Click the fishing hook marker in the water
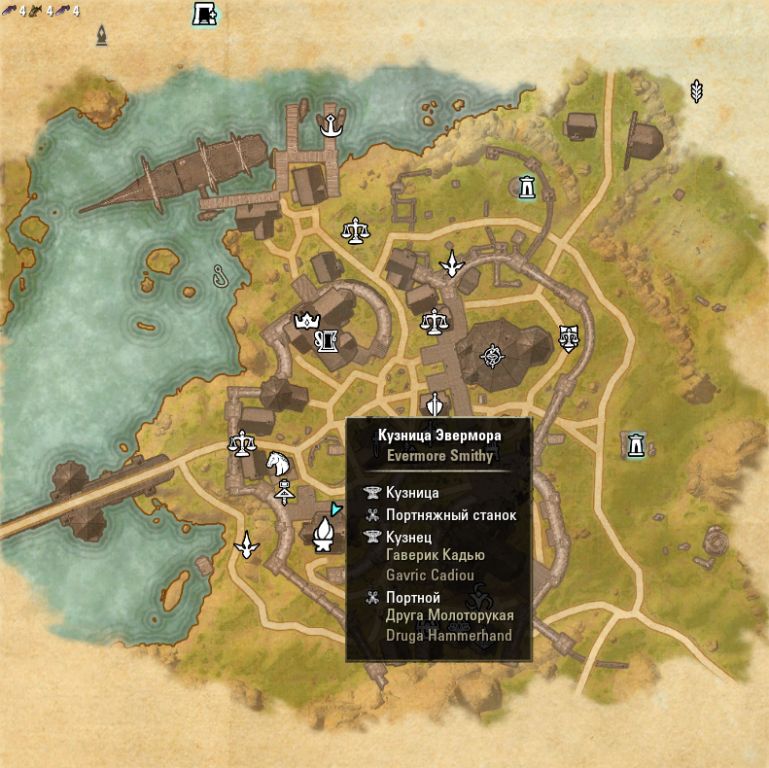 (x=220, y=275)
